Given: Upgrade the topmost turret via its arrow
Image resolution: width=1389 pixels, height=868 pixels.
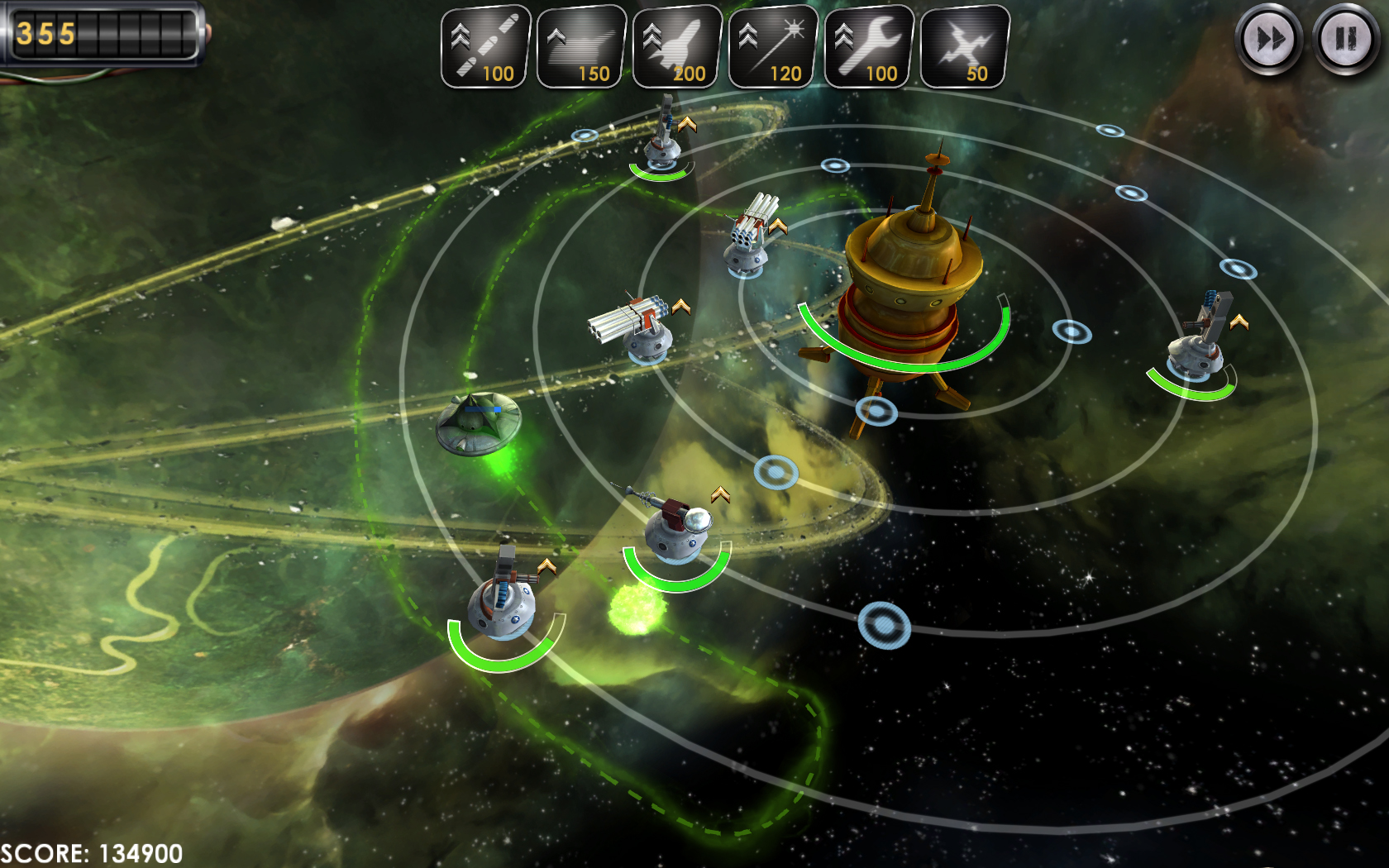Looking at the screenshot, I should pyautogui.click(x=687, y=125).
